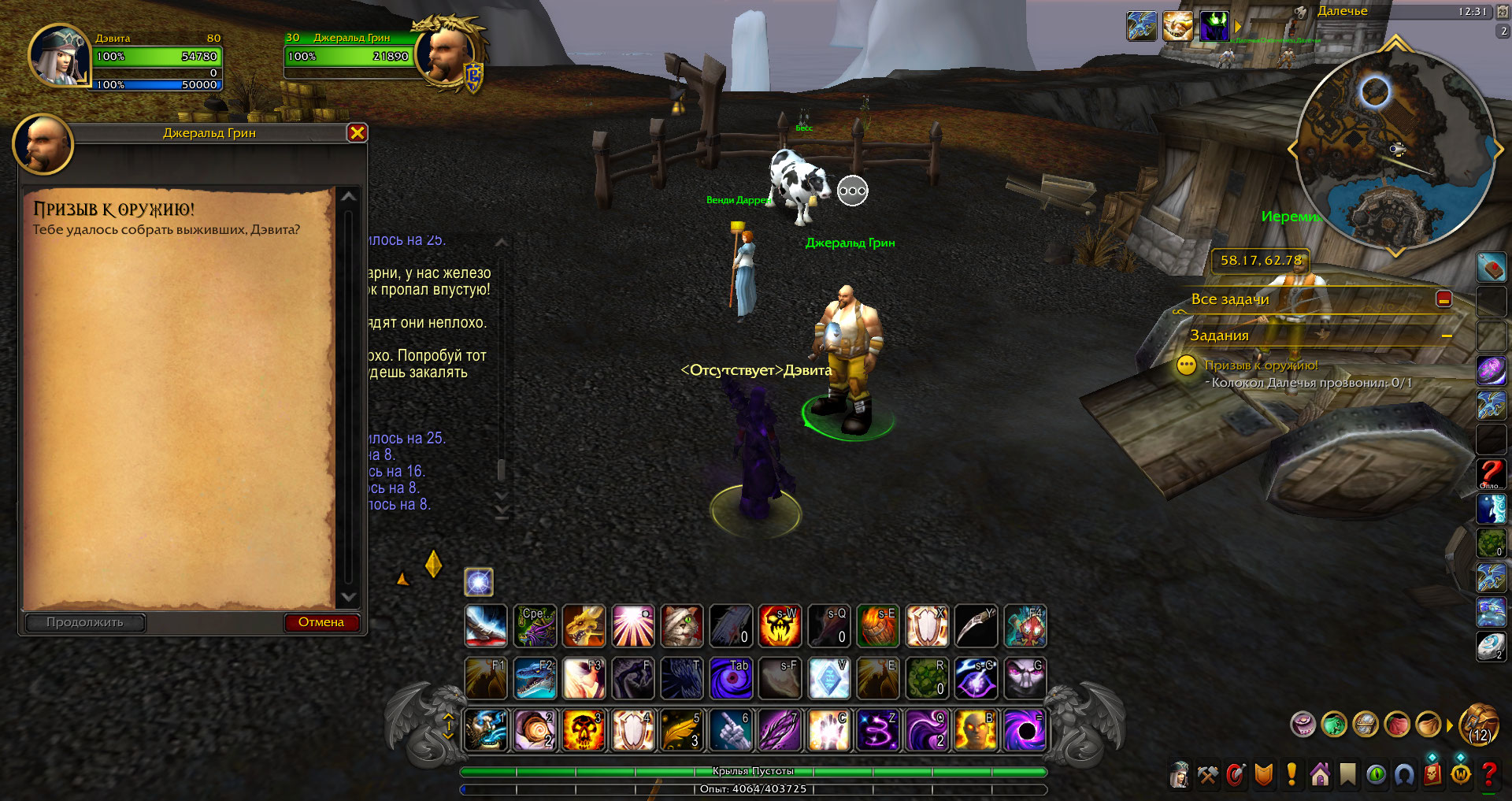Close the Джеральд Грин quest window
Image resolution: width=1512 pixels, height=801 pixels.
click(x=357, y=133)
